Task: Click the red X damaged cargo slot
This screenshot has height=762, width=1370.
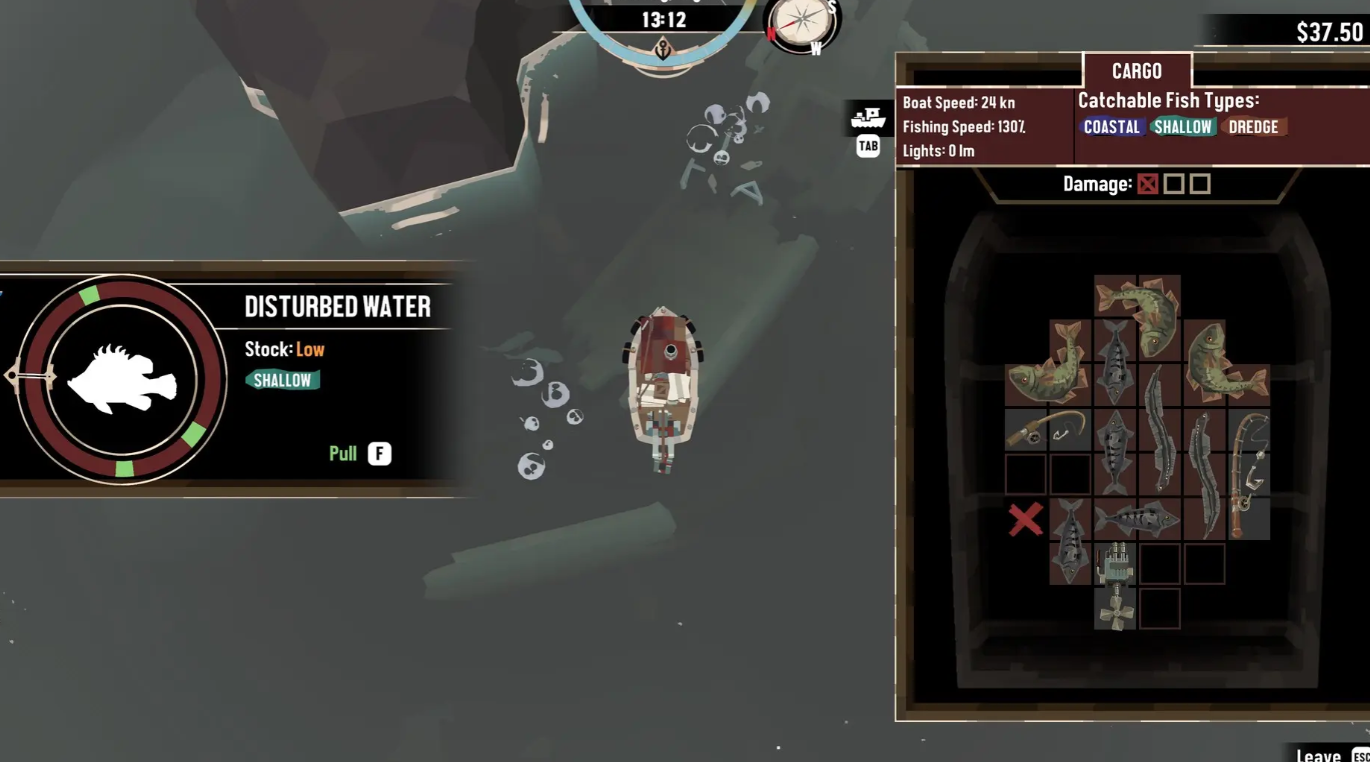Action: point(1025,520)
